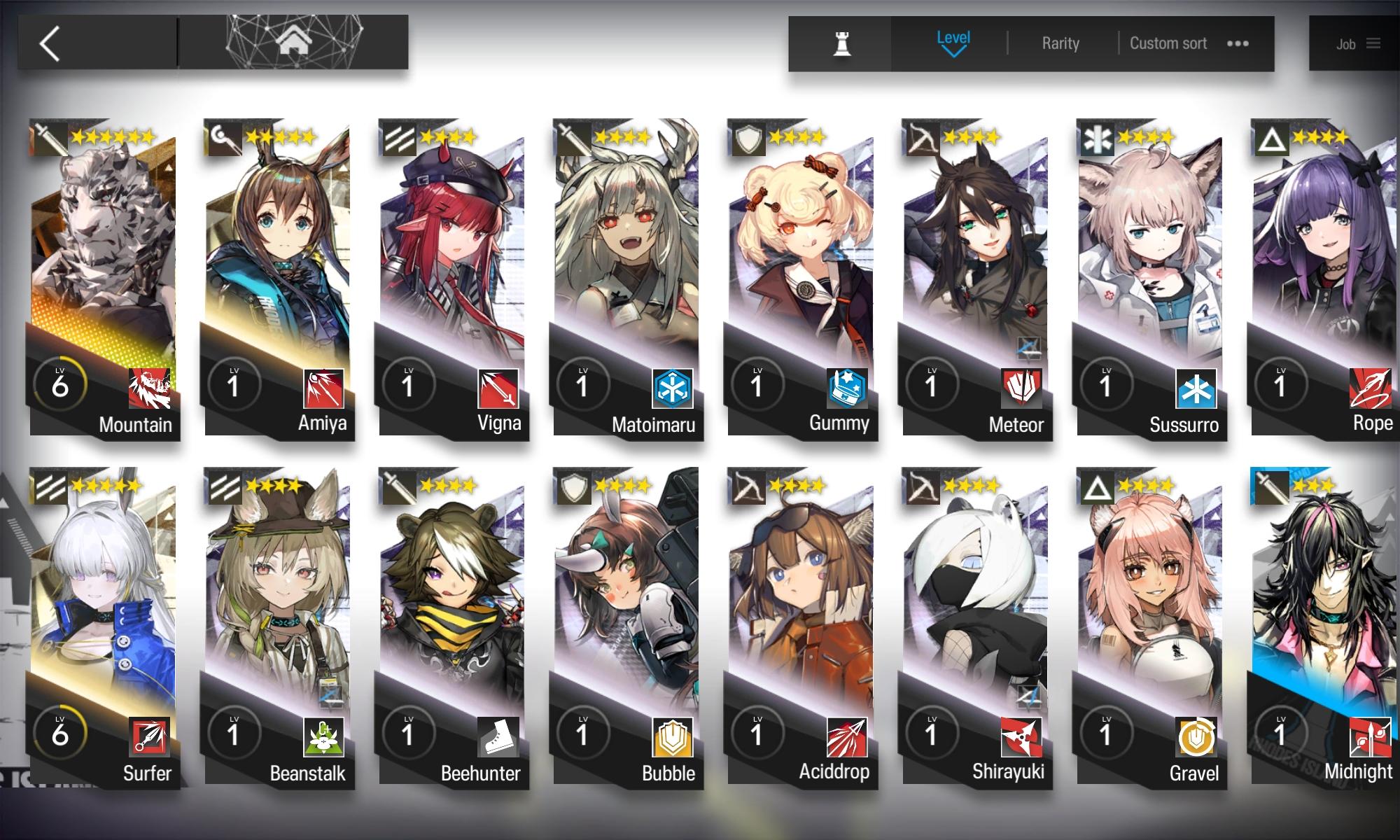The width and height of the screenshot is (1400, 840).
Task: Open the Job filter menu
Action: pos(1347,43)
